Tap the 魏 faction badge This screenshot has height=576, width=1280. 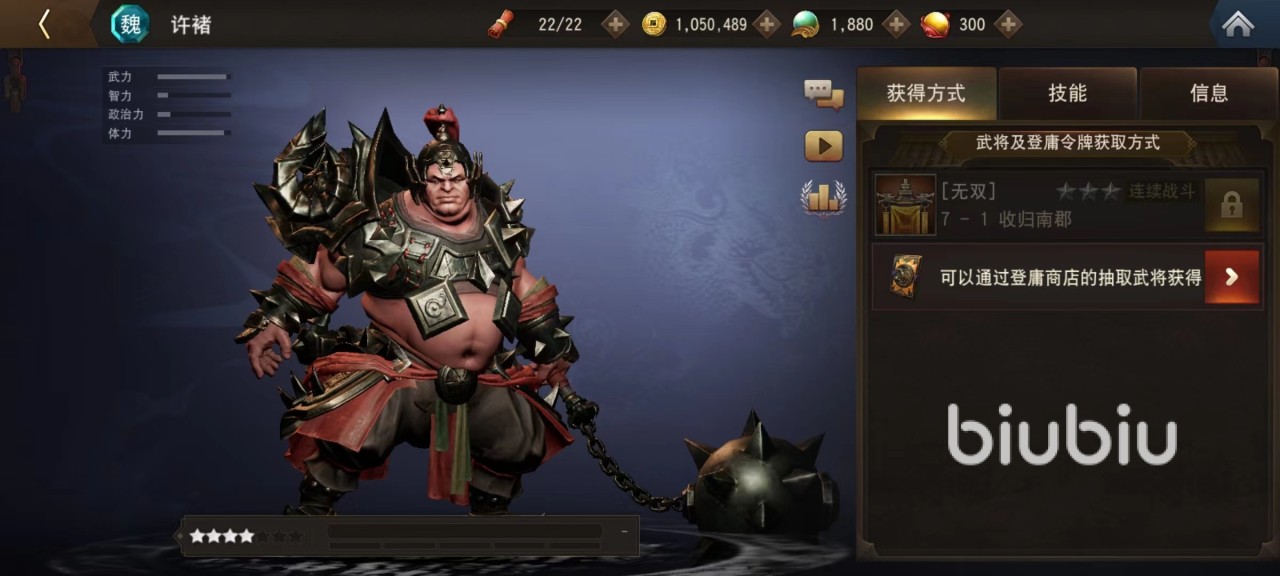point(130,24)
